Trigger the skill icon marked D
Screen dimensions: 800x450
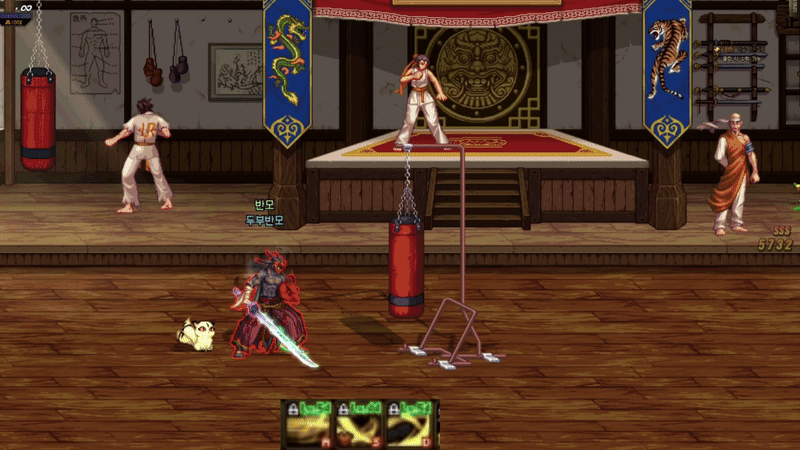pos(410,428)
